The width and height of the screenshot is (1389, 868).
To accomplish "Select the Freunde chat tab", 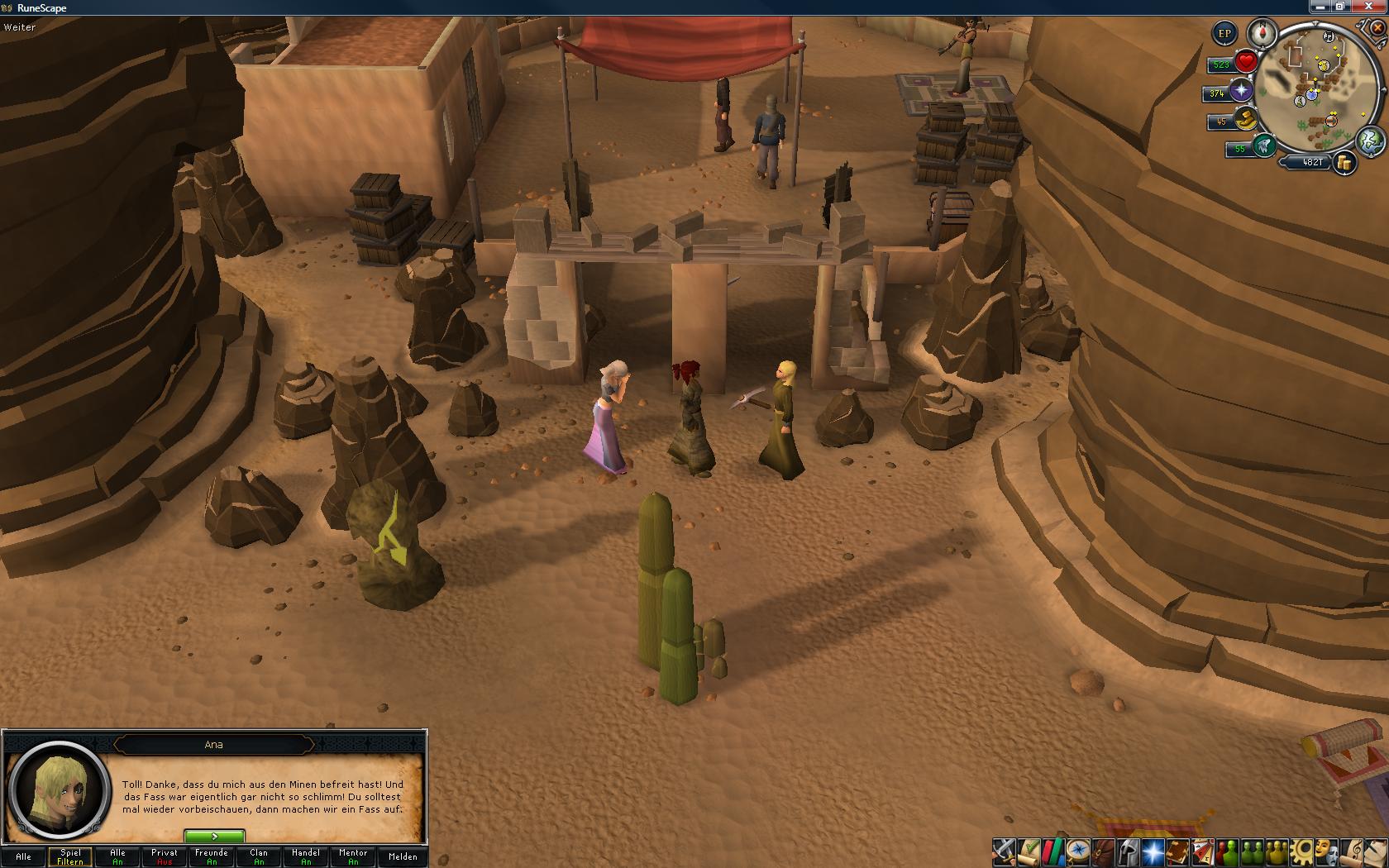I will 212,856.
